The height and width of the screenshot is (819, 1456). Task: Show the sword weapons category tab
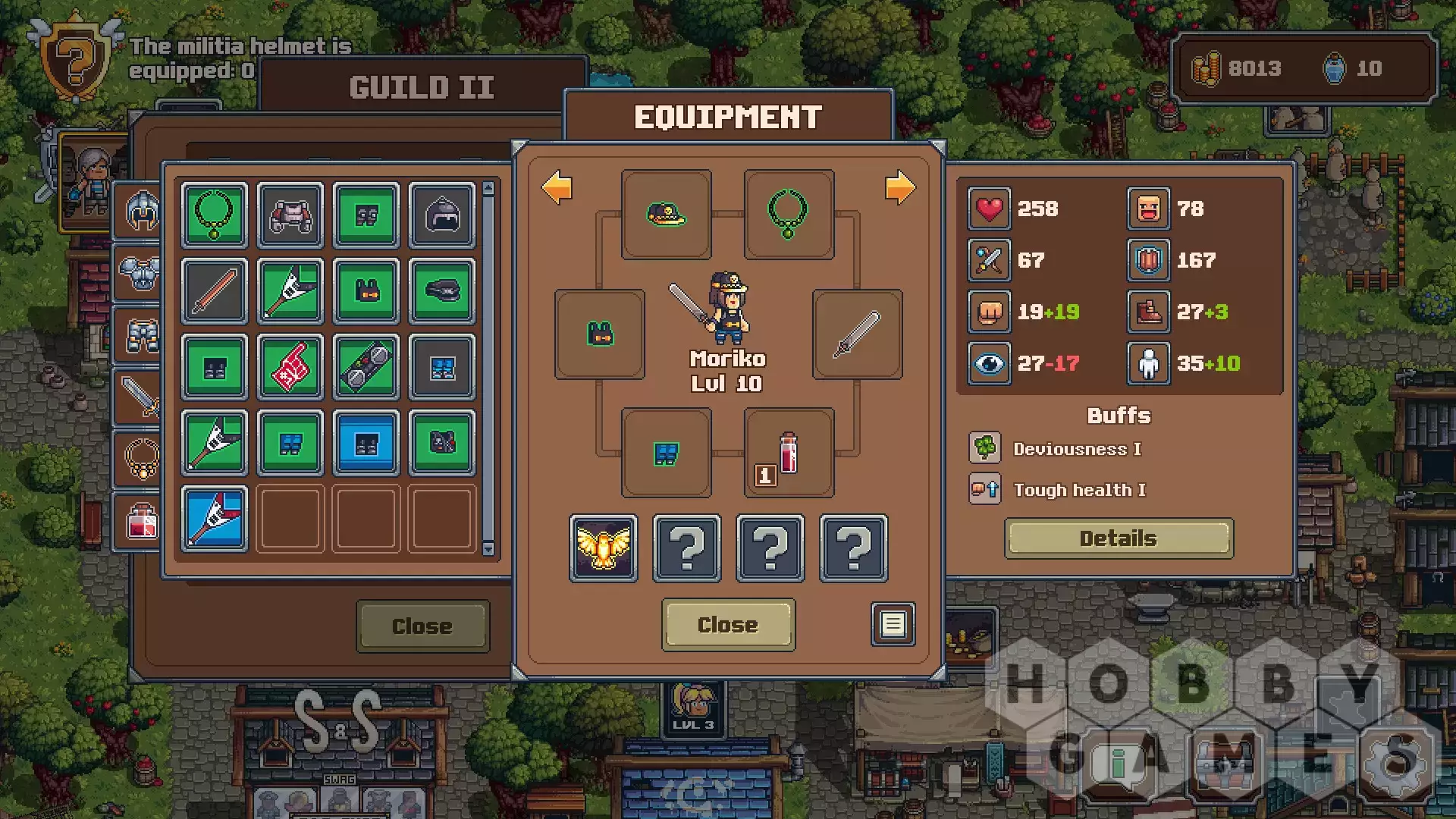click(141, 396)
